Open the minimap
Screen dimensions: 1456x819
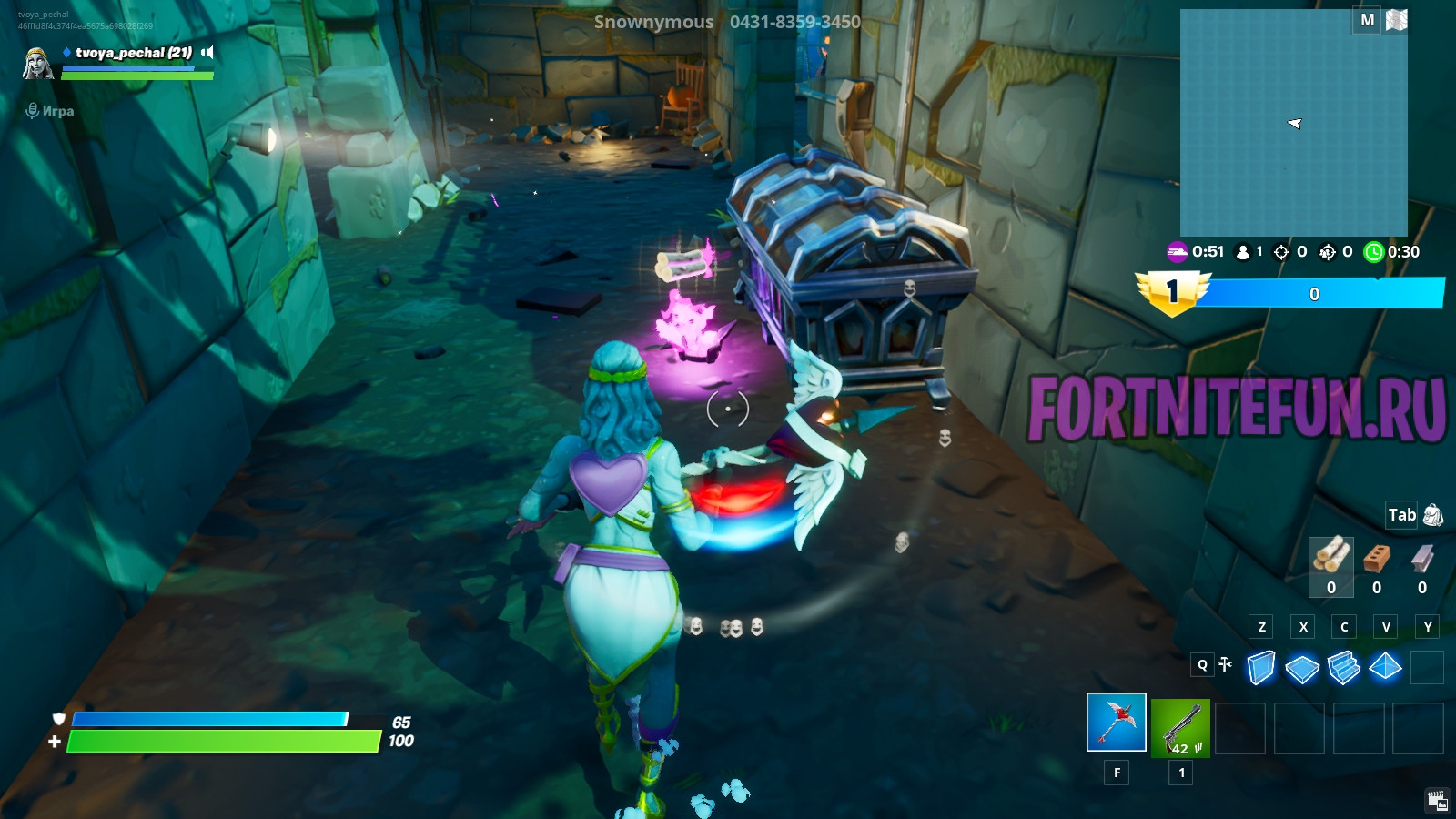tap(1293, 123)
